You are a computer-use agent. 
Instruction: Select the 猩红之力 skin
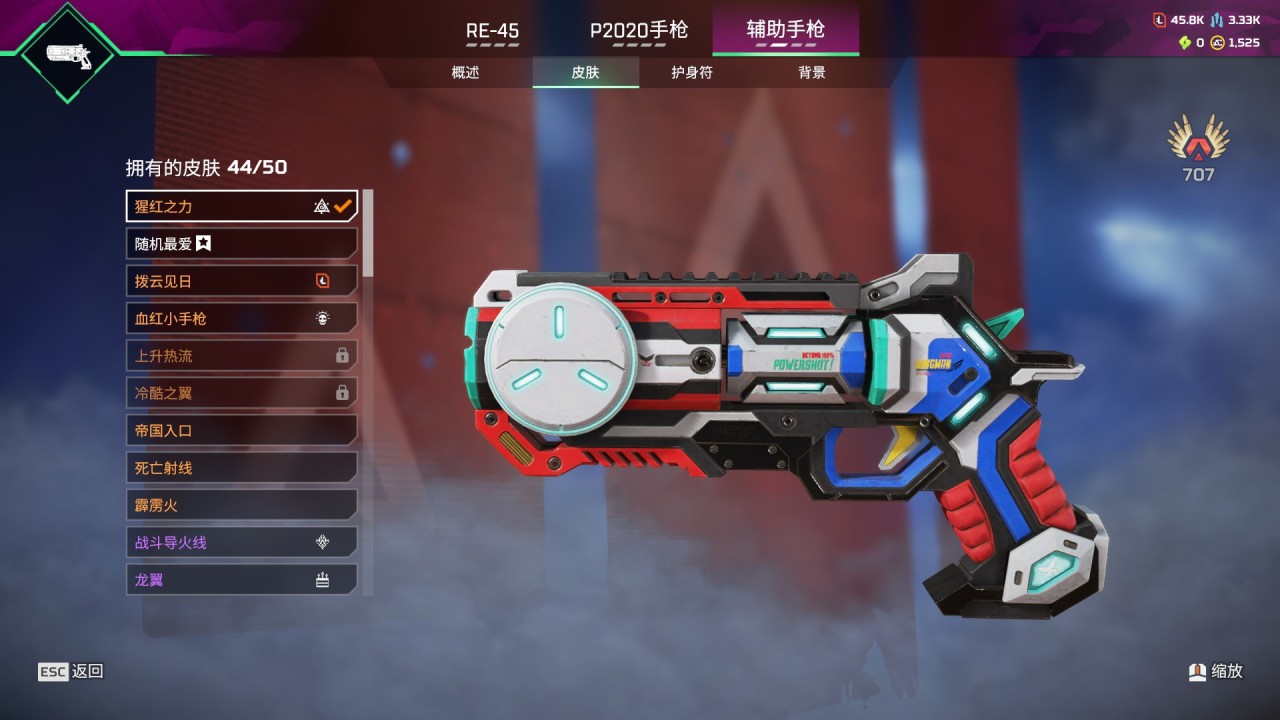coord(241,206)
